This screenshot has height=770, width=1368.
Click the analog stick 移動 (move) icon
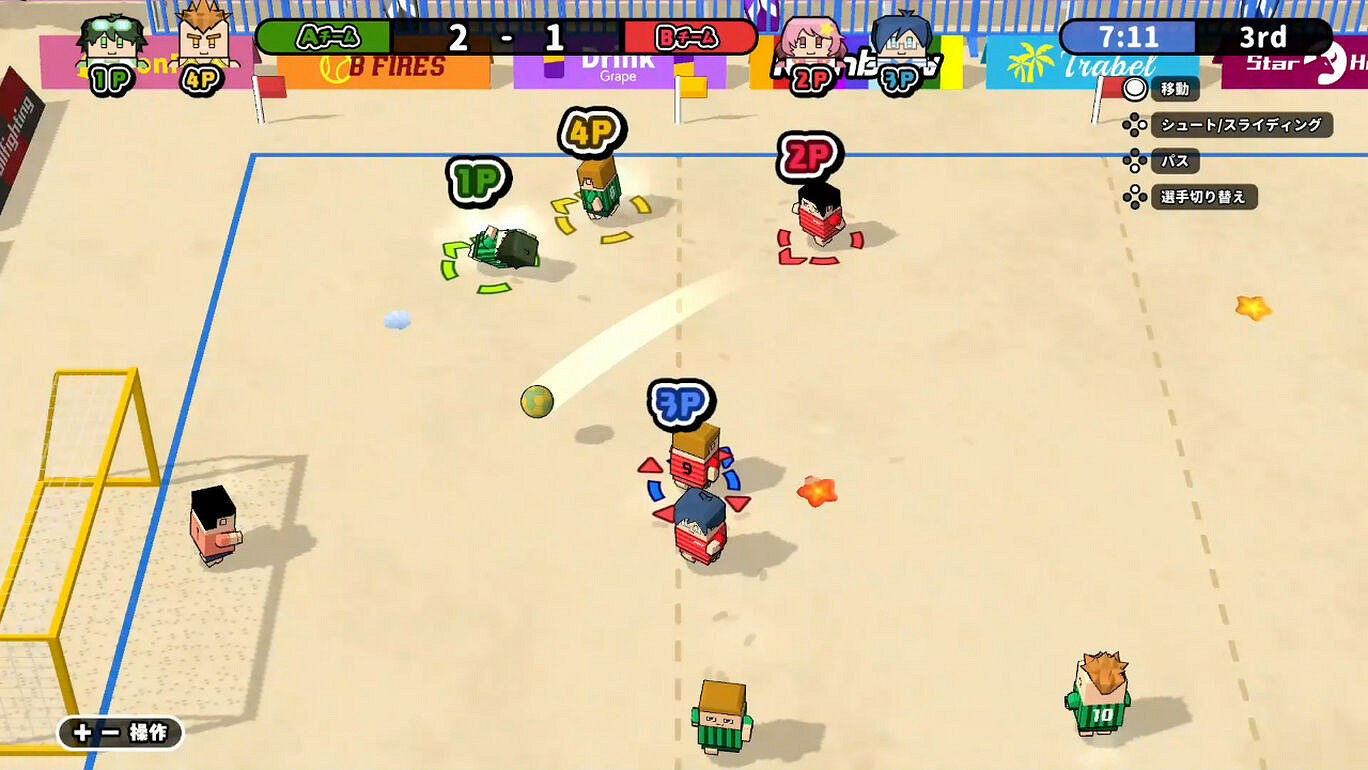[x=1136, y=89]
